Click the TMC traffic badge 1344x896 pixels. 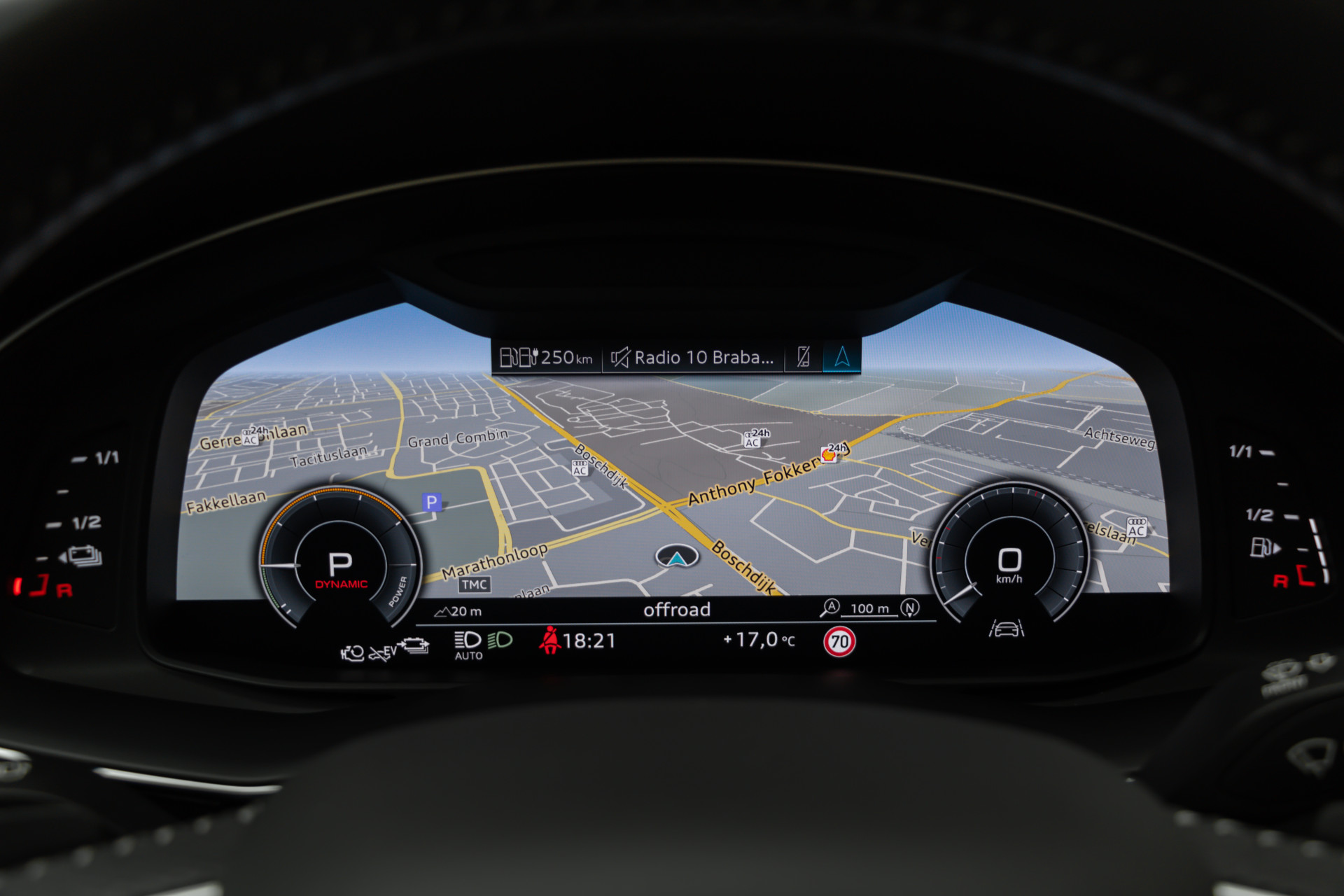475,584
